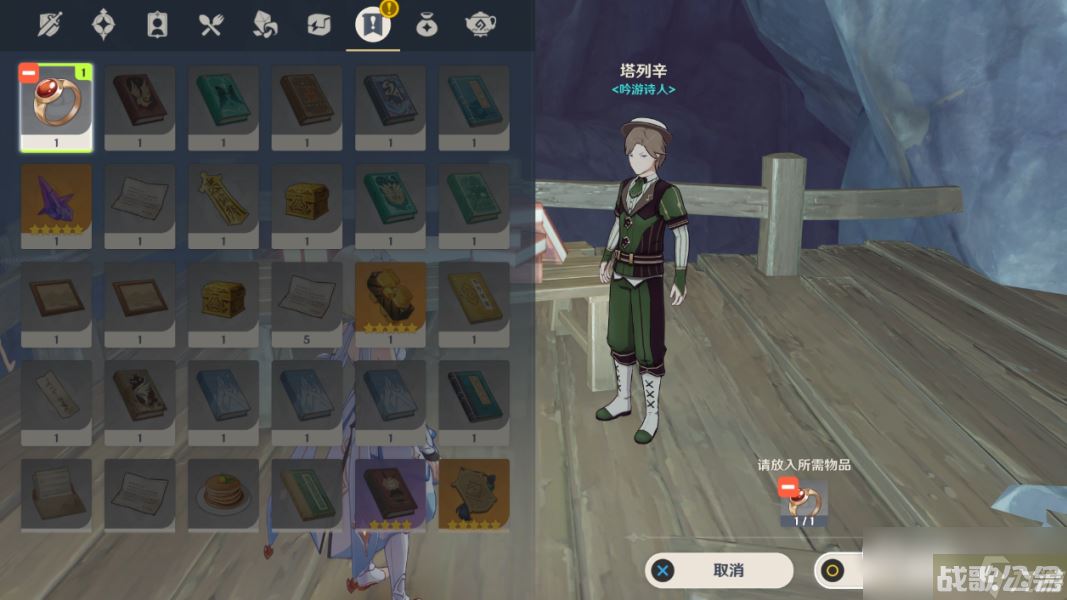Viewport: 1067px width, 600px height.
Task: Remove the ring from the submission slot
Action: click(788, 487)
